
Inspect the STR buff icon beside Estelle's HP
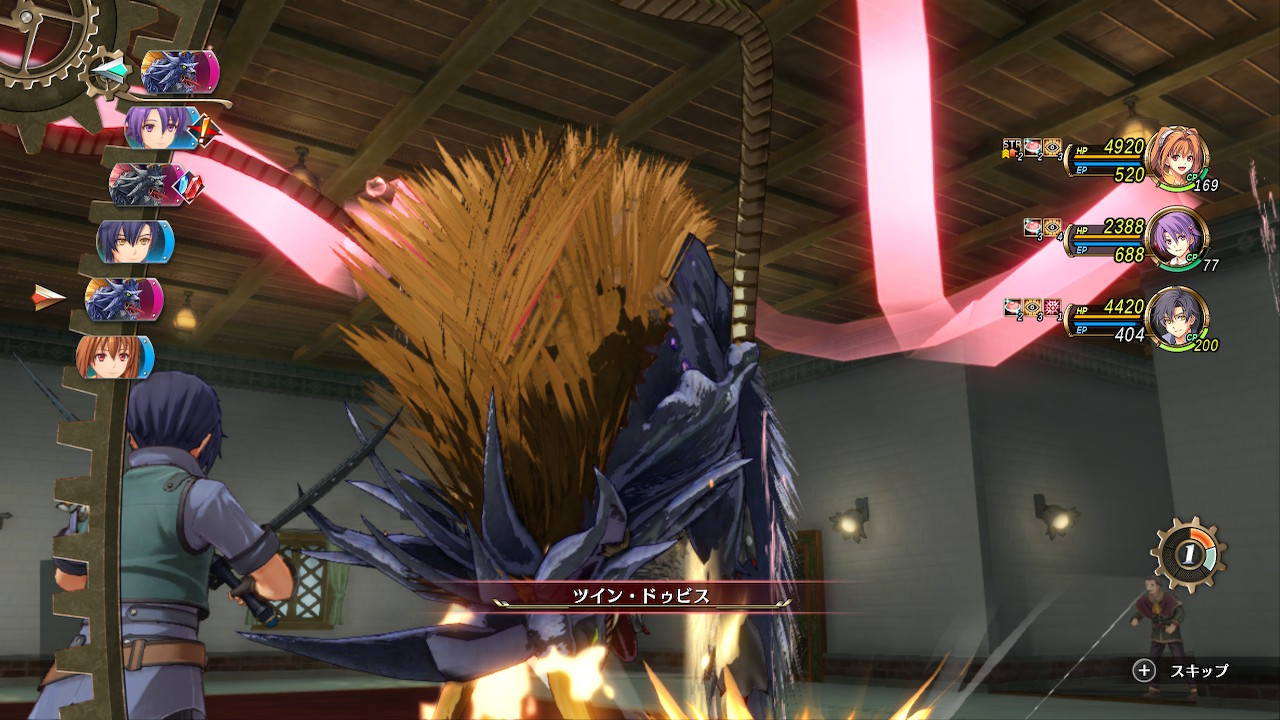click(x=1010, y=148)
